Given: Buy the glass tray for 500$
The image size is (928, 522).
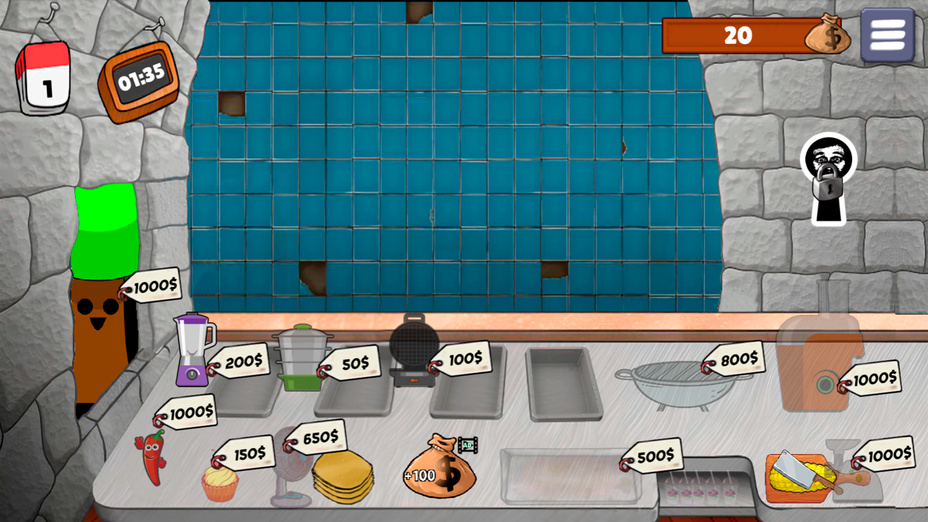Looking at the screenshot, I should 567,475.
